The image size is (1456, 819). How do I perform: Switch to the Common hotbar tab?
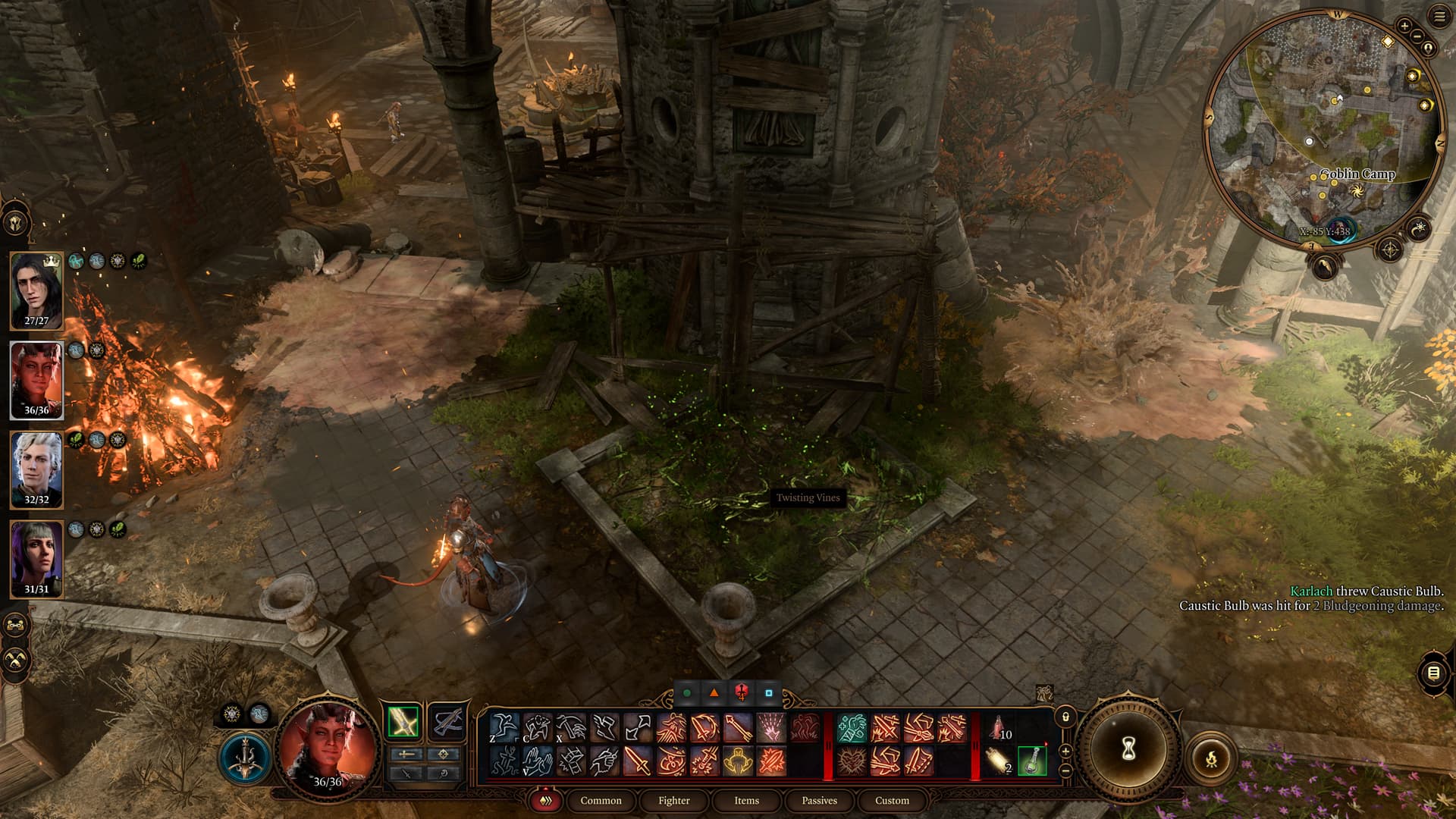point(601,800)
